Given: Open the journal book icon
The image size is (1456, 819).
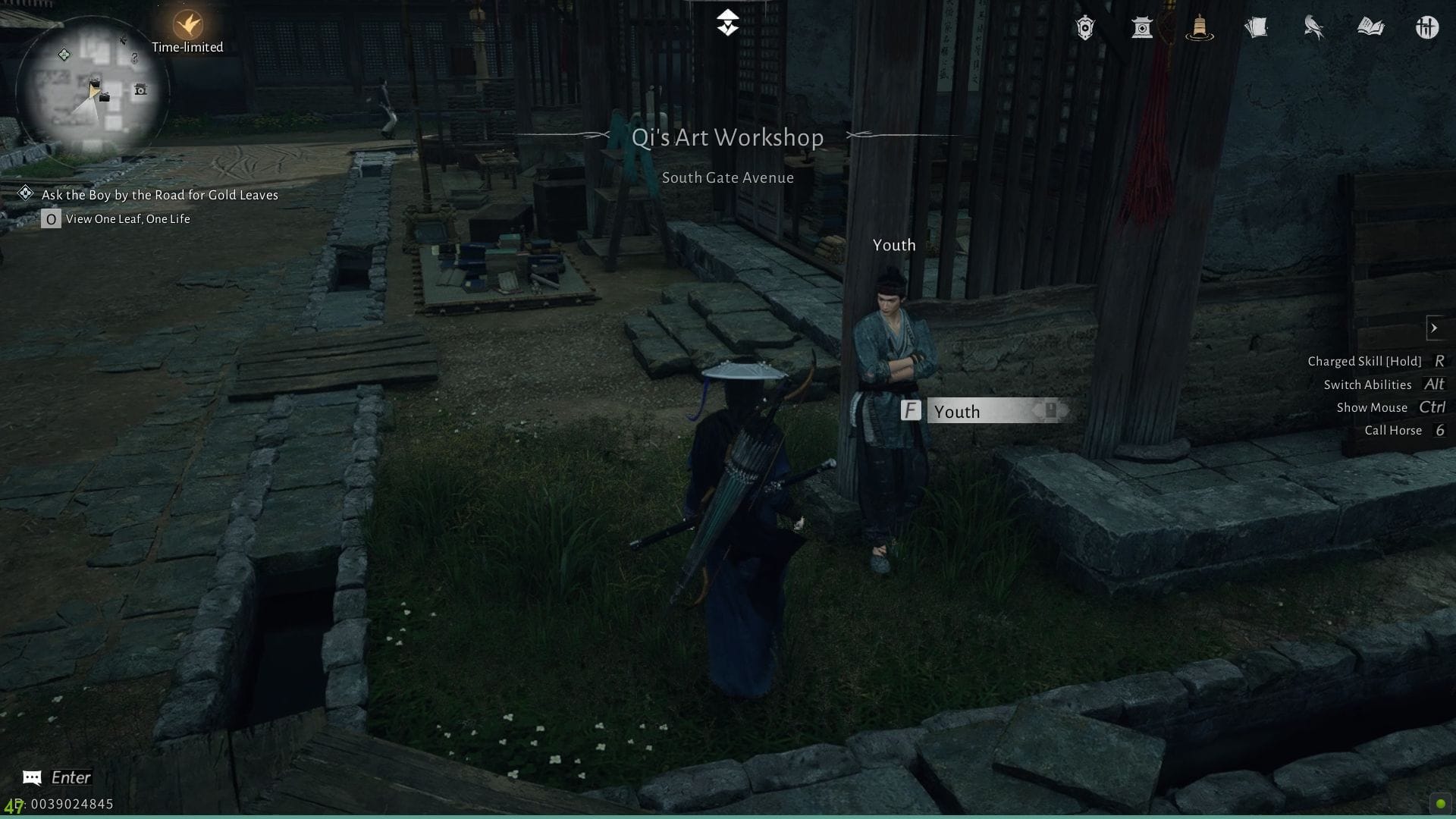Looking at the screenshot, I should point(1371,27).
